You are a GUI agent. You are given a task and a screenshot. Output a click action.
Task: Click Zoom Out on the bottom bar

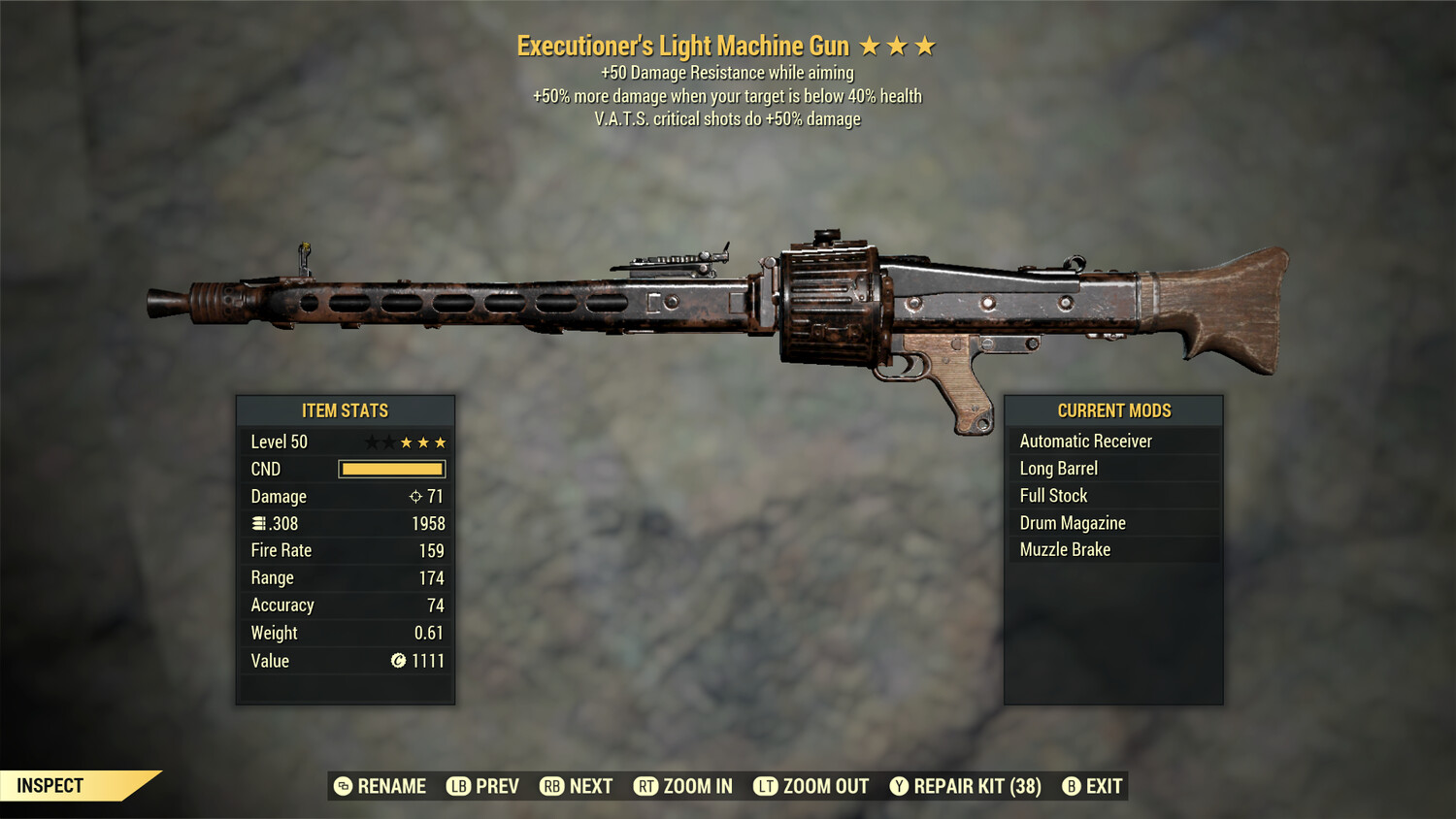tap(811, 786)
